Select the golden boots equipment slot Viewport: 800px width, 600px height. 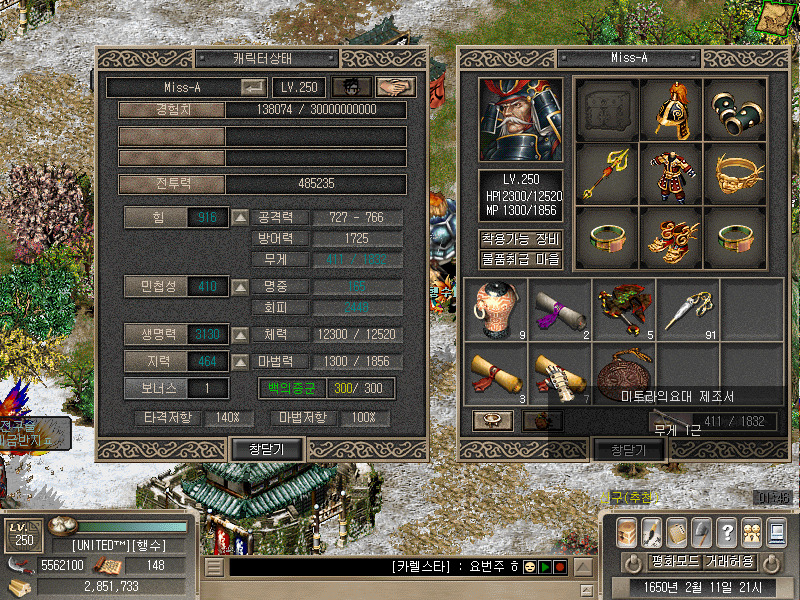[672, 236]
